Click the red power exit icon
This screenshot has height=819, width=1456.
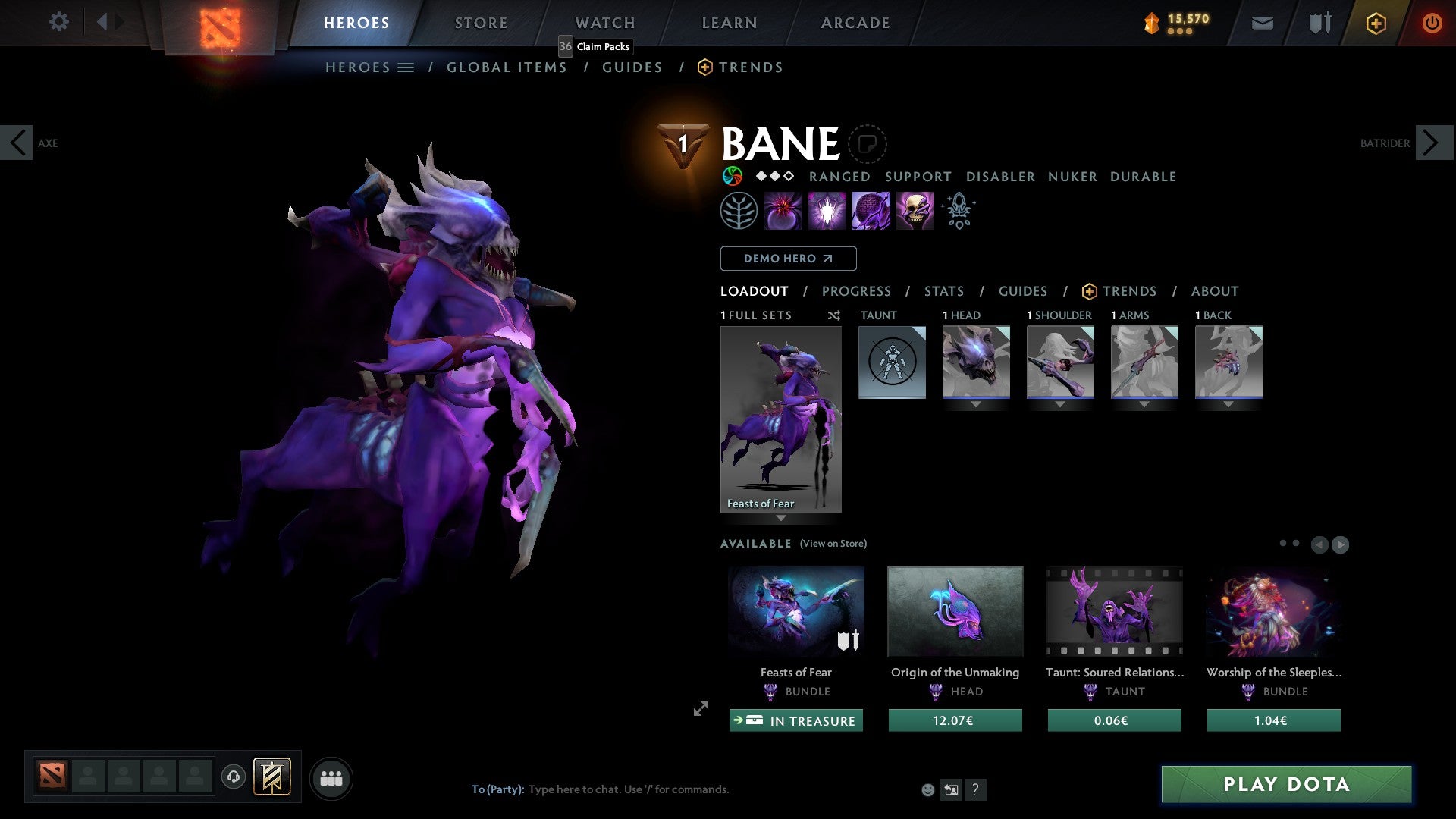coord(1432,23)
